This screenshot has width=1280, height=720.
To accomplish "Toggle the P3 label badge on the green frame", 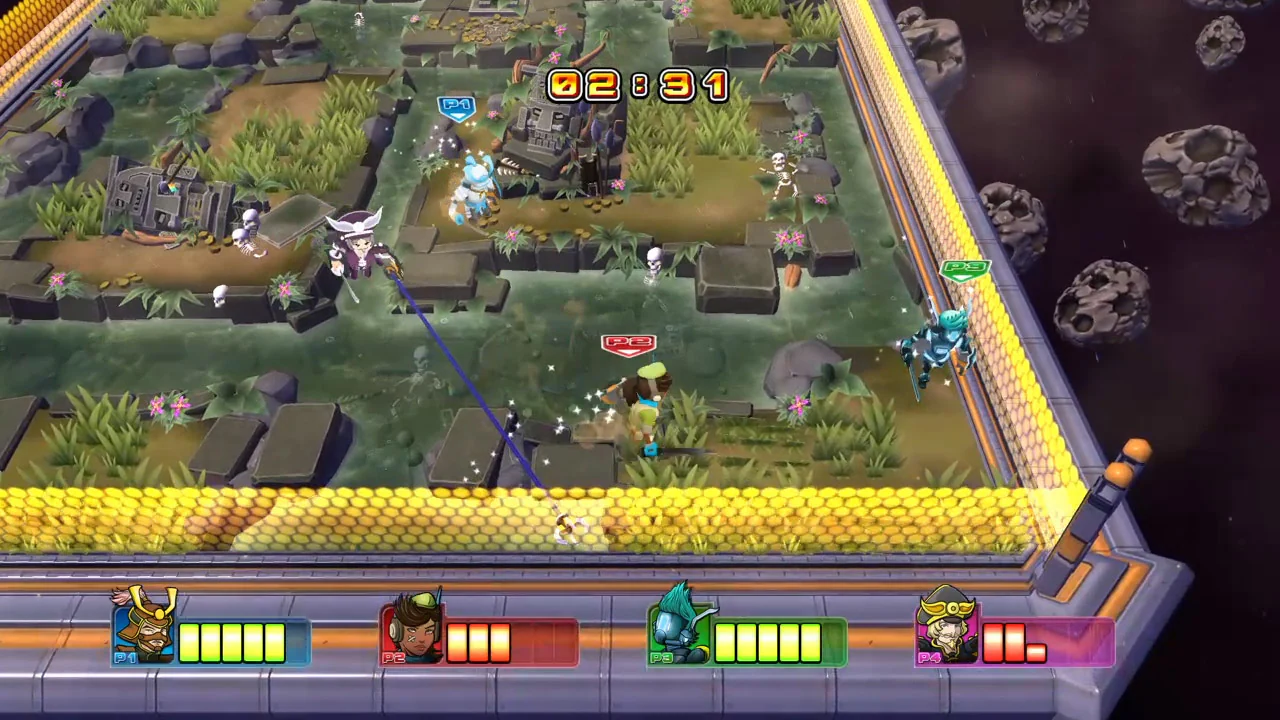I will (x=661, y=658).
